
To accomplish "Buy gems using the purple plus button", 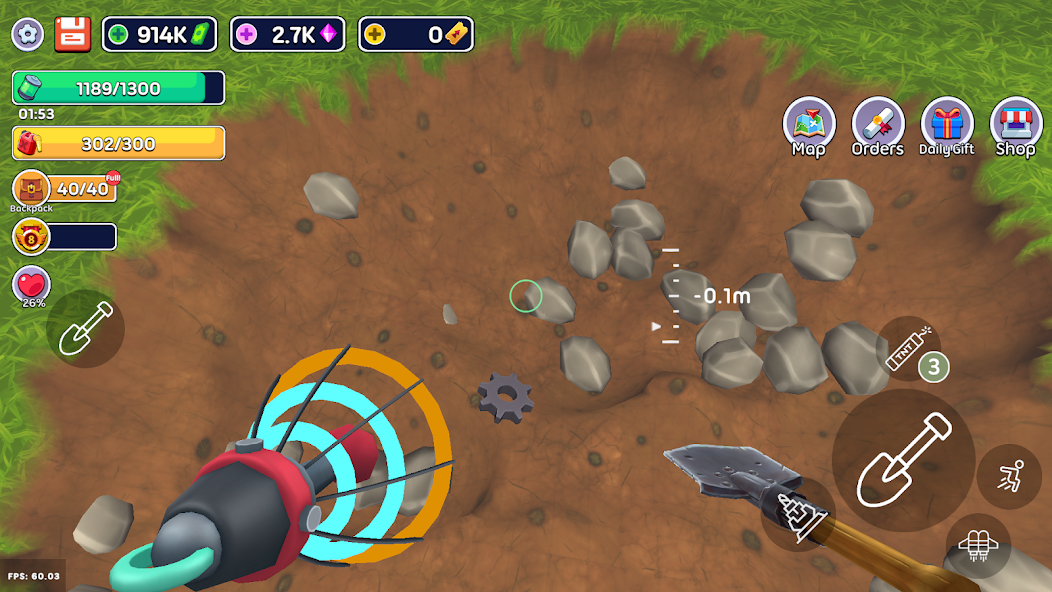I will [x=246, y=35].
